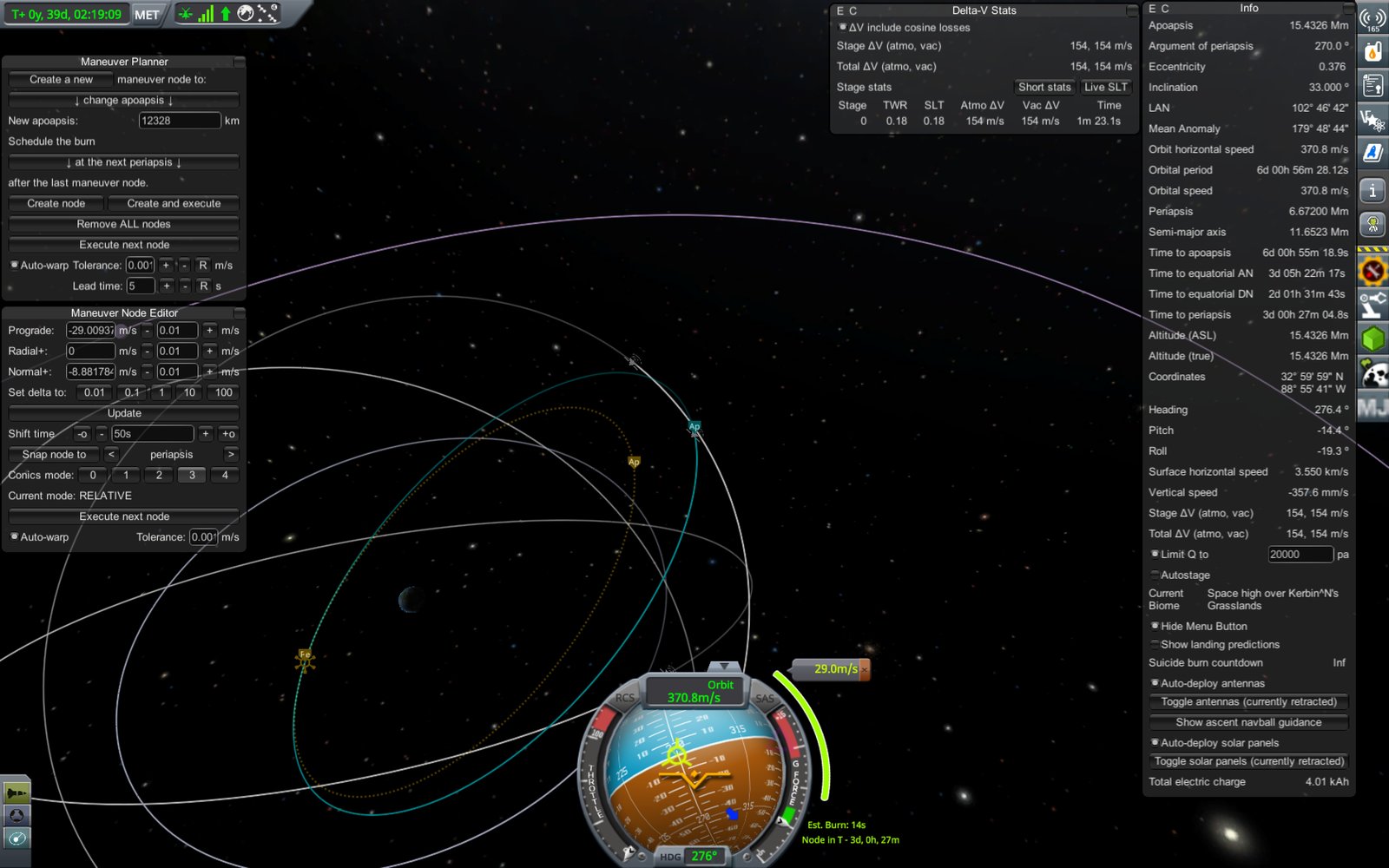Click the New apoapsis input field
This screenshot has width=1389, height=868.
point(179,121)
